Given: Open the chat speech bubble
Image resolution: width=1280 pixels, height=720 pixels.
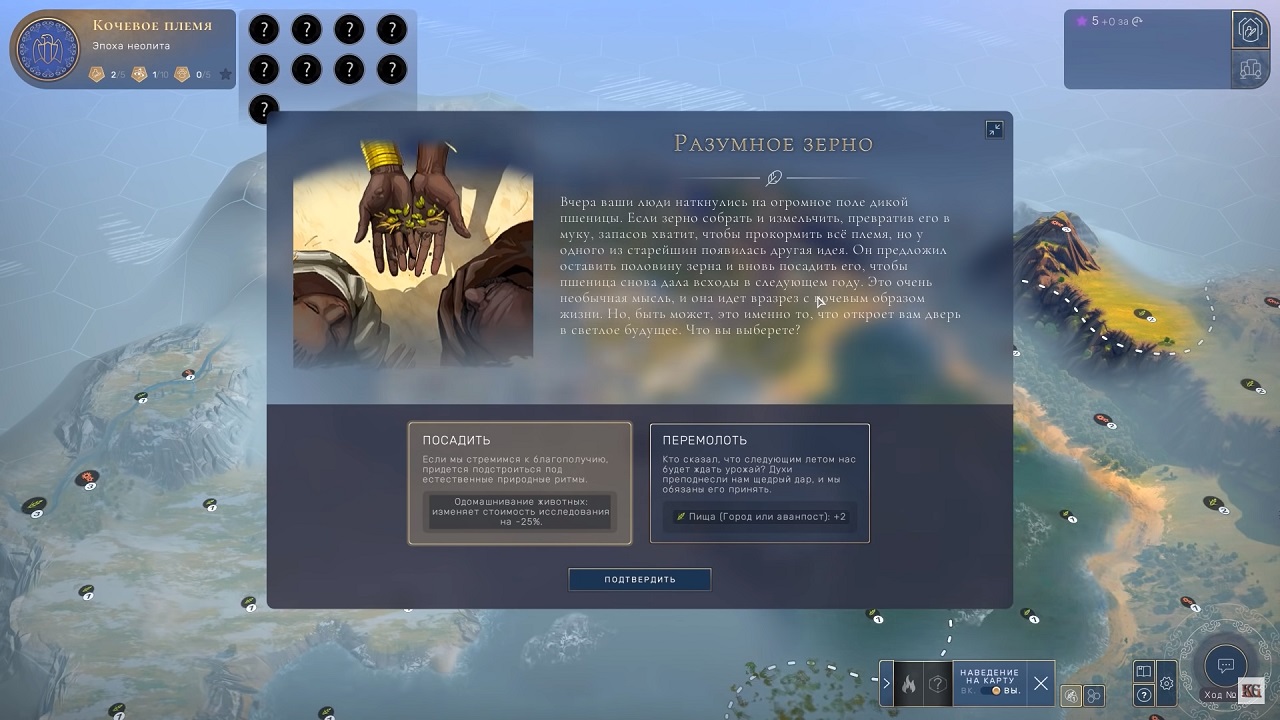Looking at the screenshot, I should coord(1225,666).
